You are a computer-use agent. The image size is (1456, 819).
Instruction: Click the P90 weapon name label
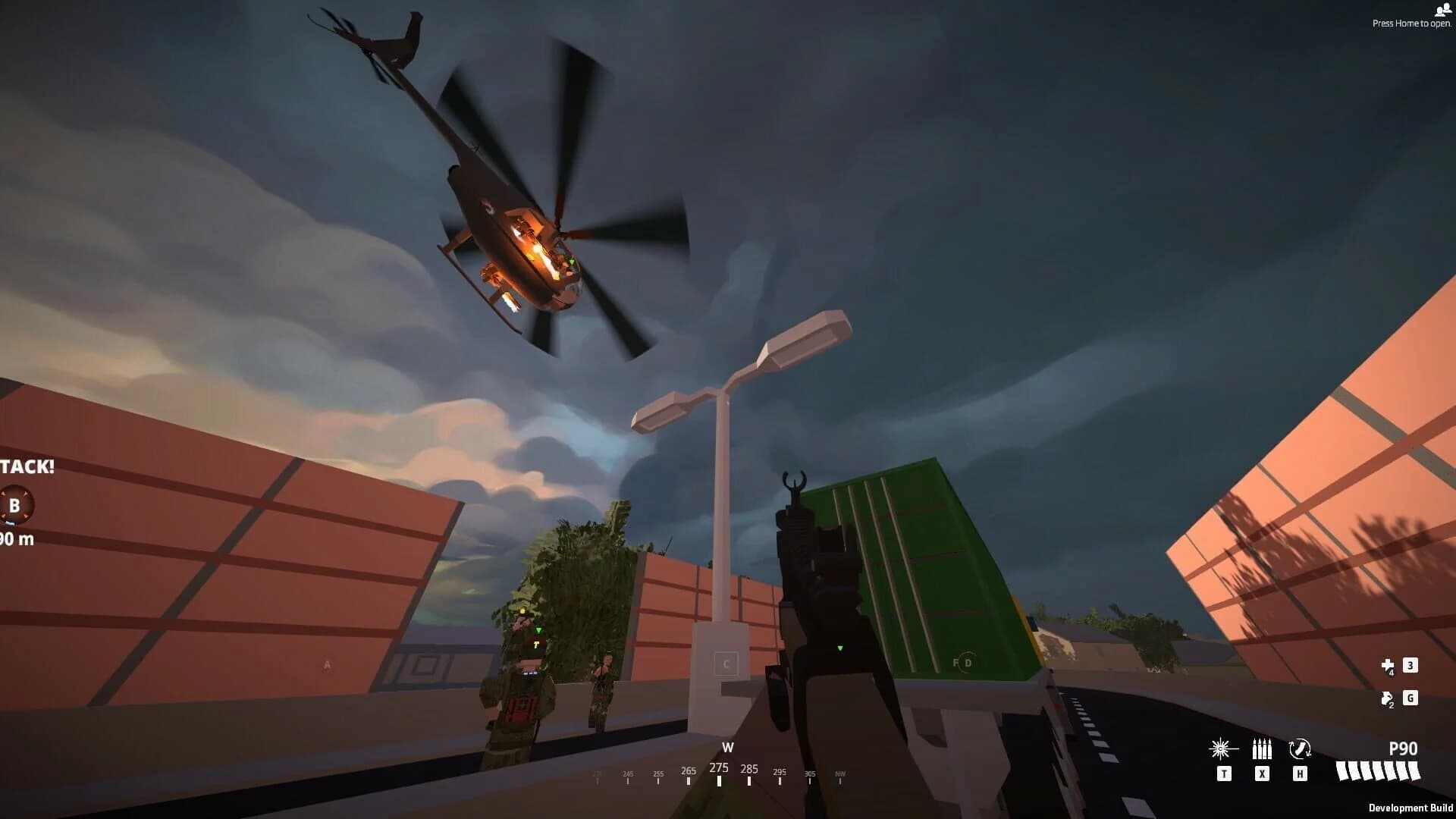click(x=1403, y=748)
